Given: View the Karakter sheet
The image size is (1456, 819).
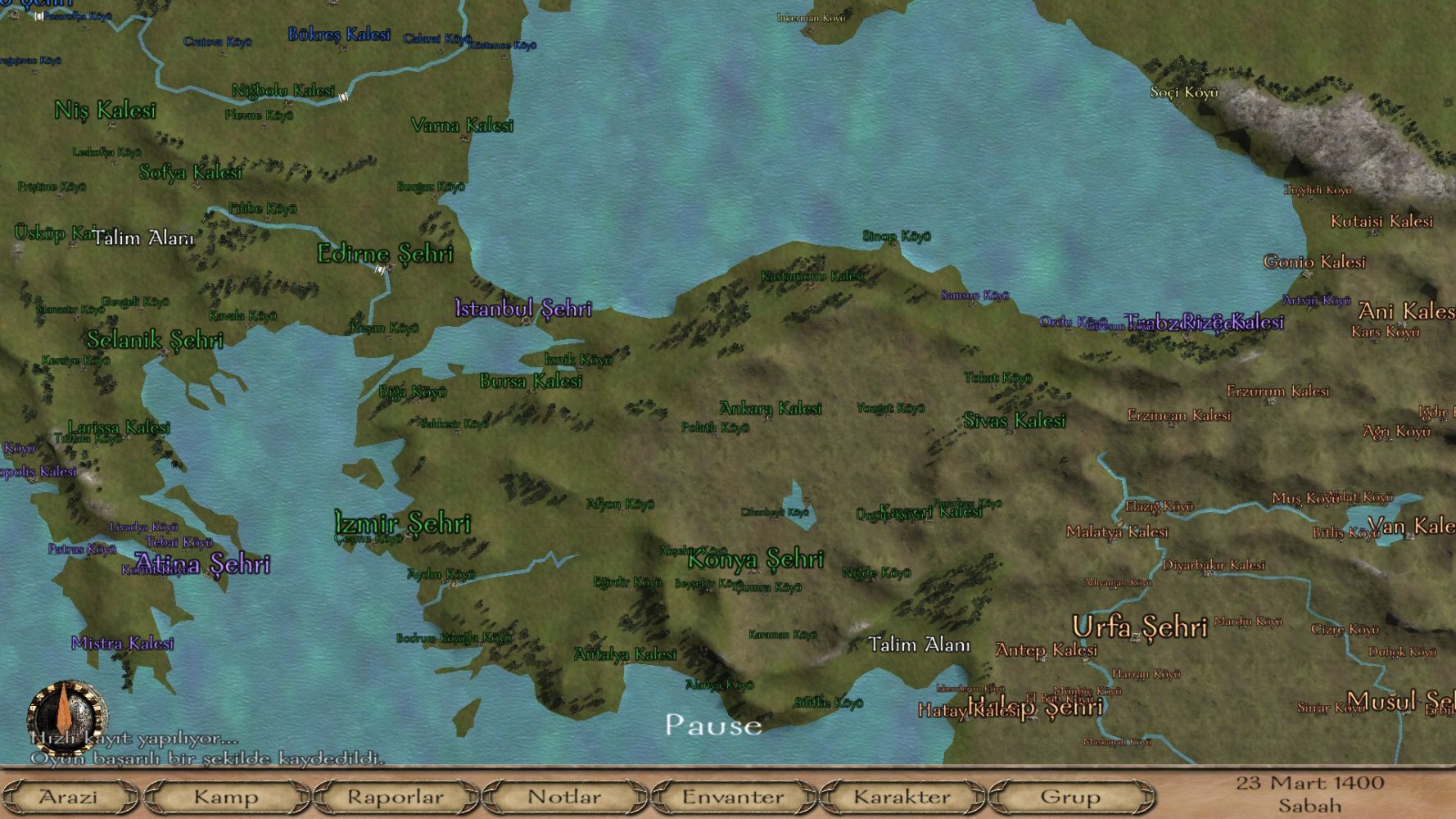Looking at the screenshot, I should pos(902,796).
